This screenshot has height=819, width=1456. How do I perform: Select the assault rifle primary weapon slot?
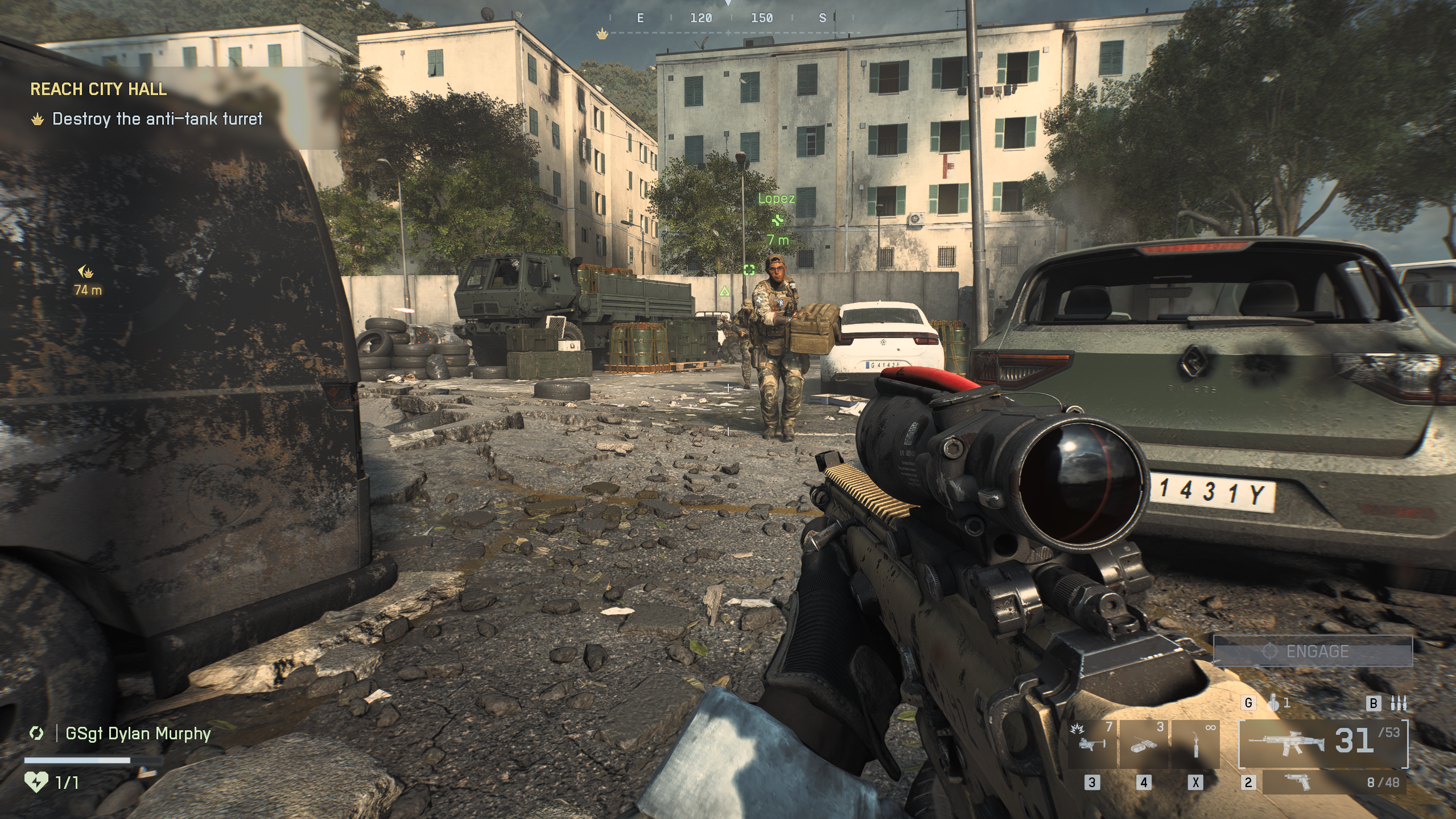(1323, 743)
